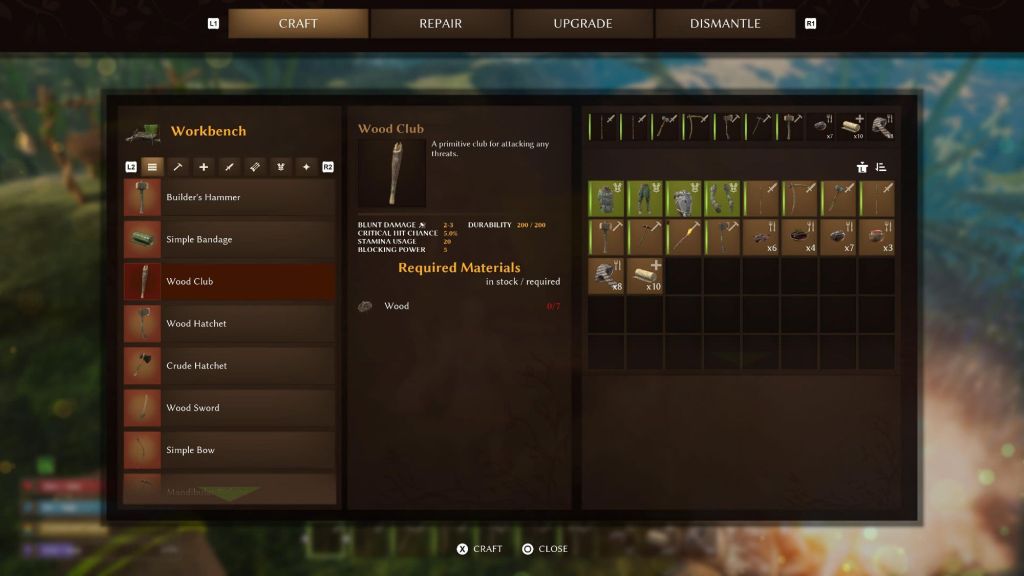Screen dimensions: 1024x576
Task: Click the inventory weight icon
Action: (x=862, y=167)
